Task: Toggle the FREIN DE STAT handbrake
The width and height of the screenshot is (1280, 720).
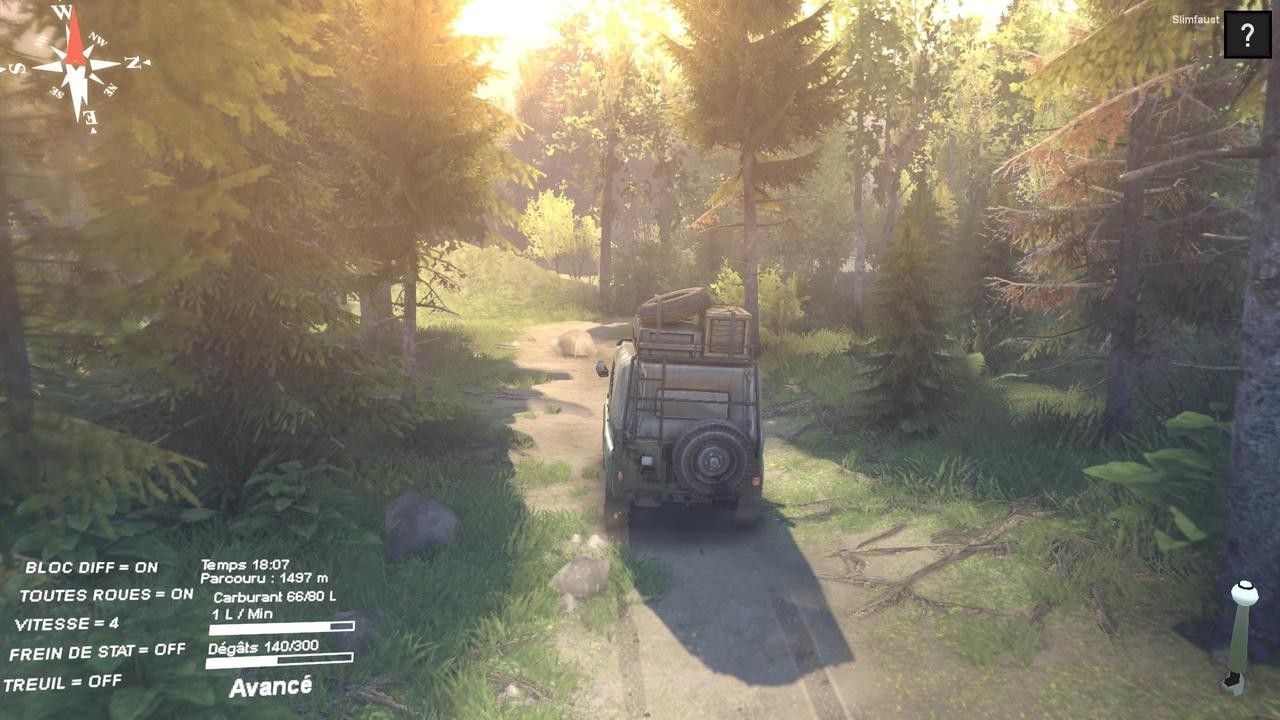Action: click(x=97, y=651)
